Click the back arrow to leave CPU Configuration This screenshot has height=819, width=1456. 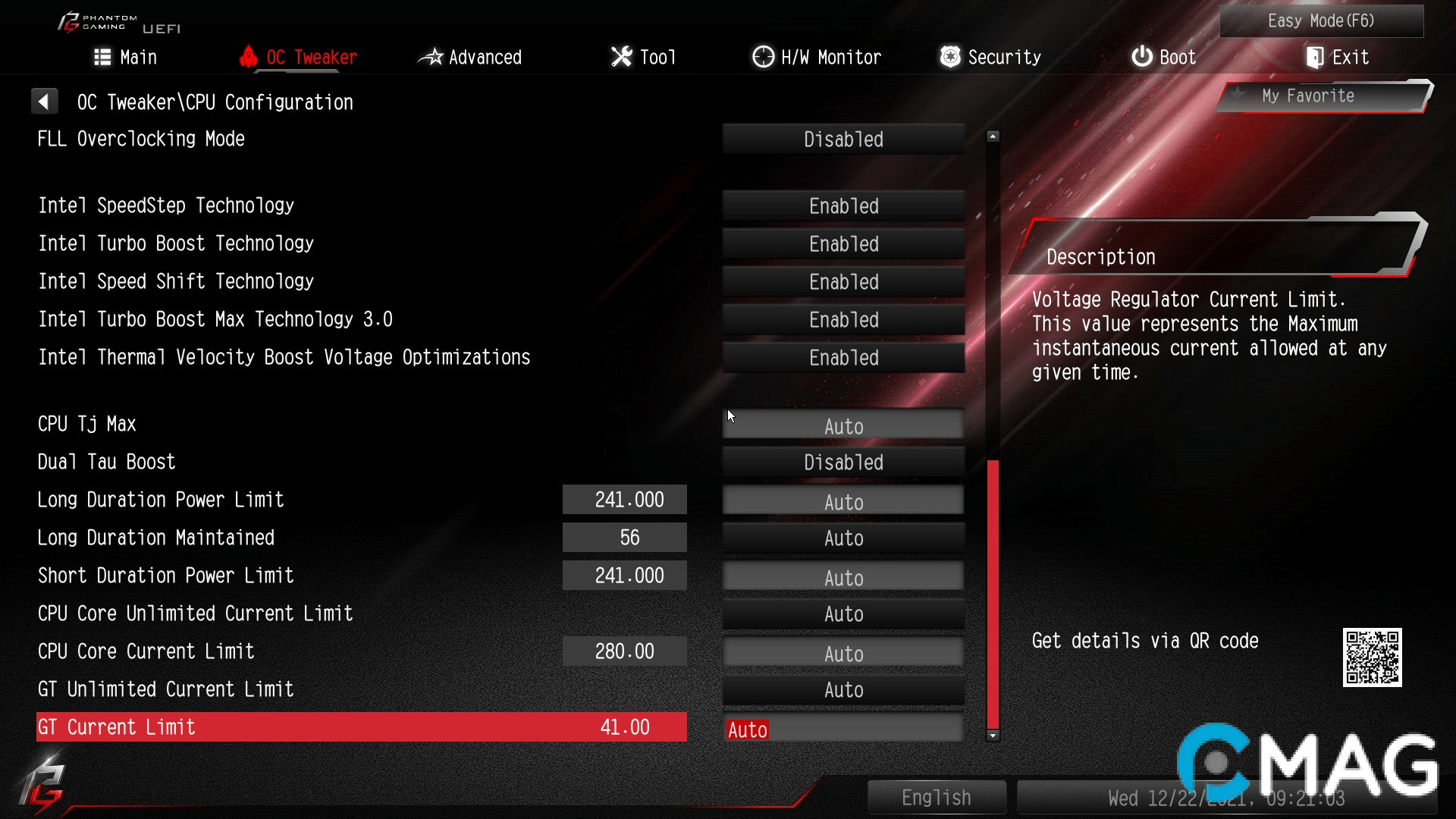click(x=45, y=100)
